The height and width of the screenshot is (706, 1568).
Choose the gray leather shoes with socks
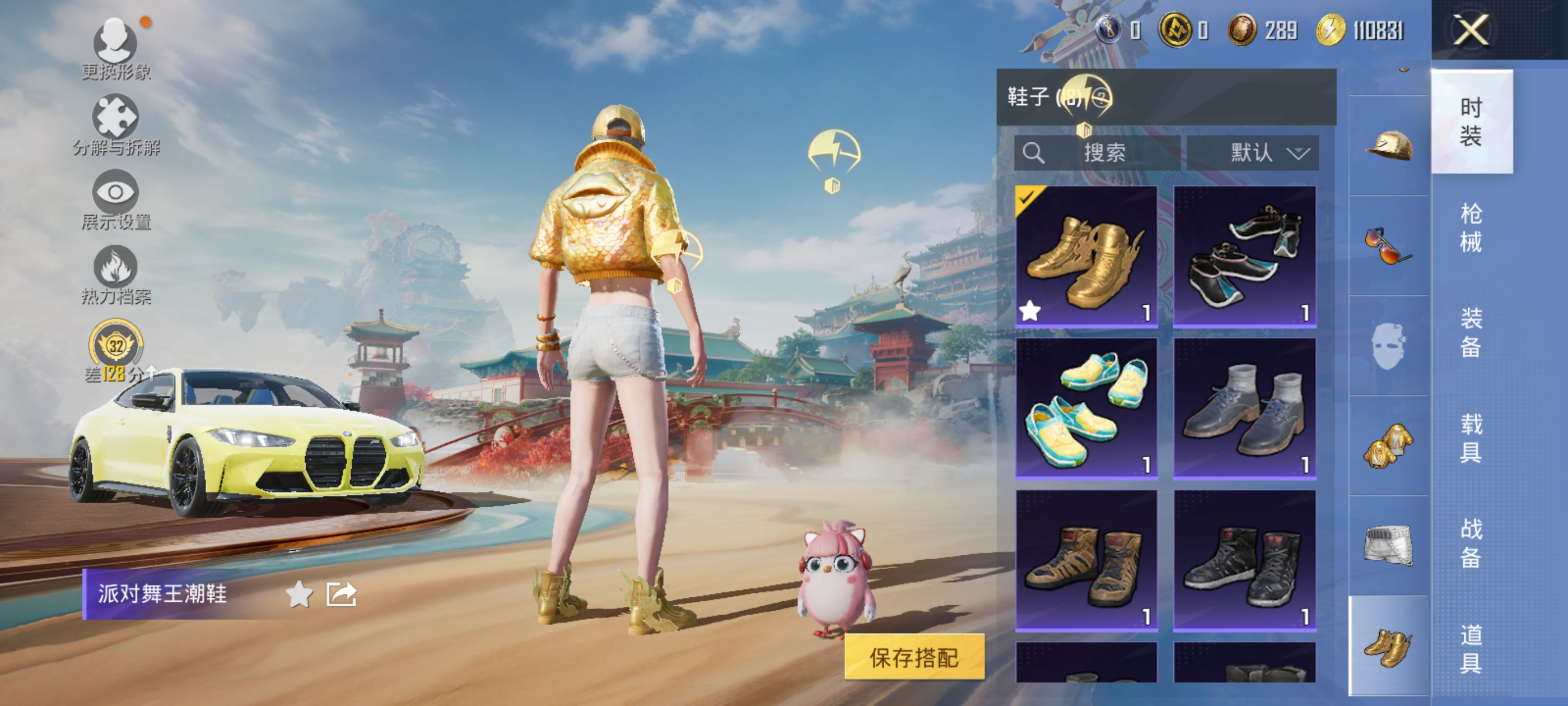point(1245,408)
